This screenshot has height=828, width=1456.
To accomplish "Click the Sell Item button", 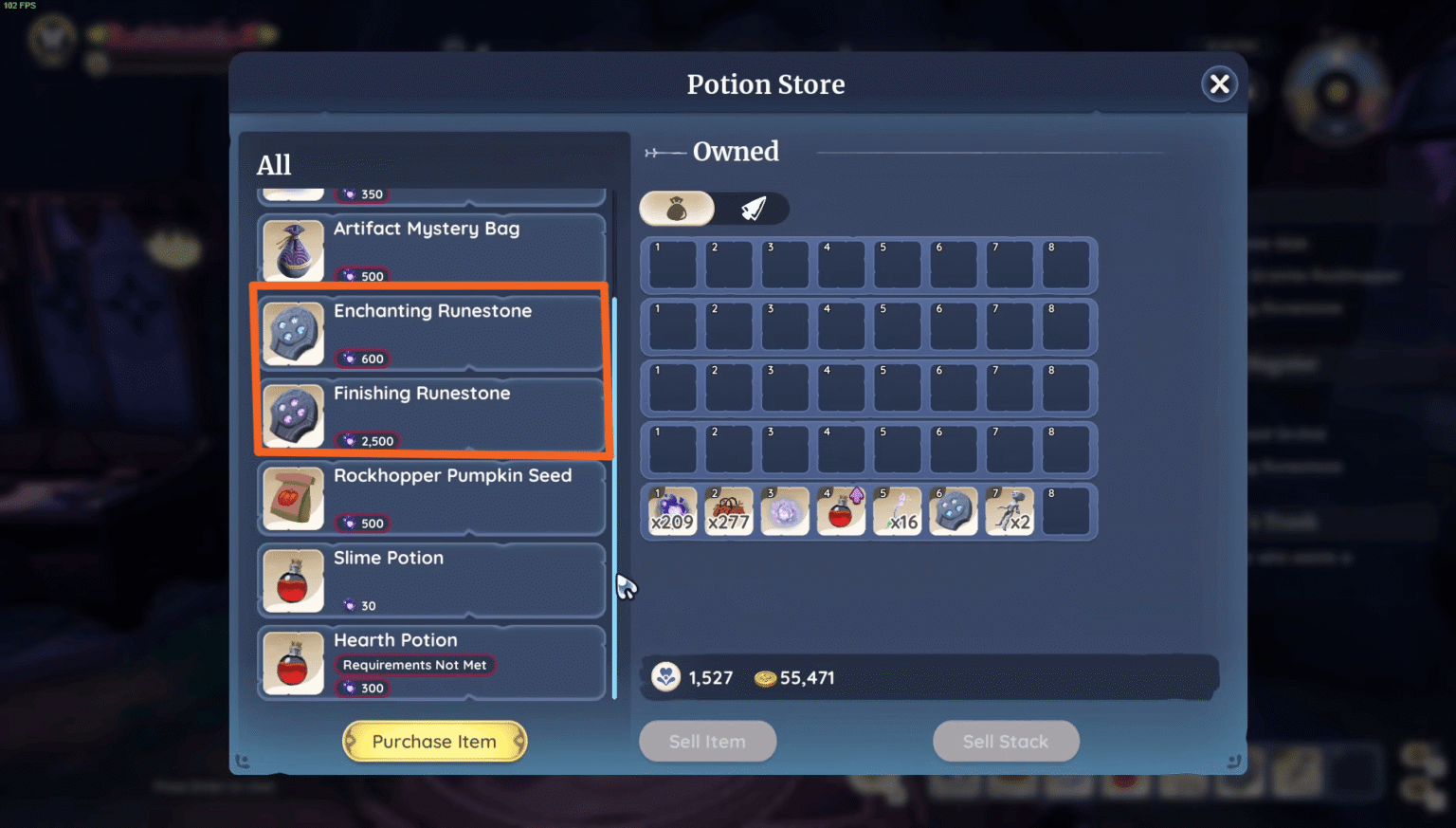I will (x=707, y=741).
